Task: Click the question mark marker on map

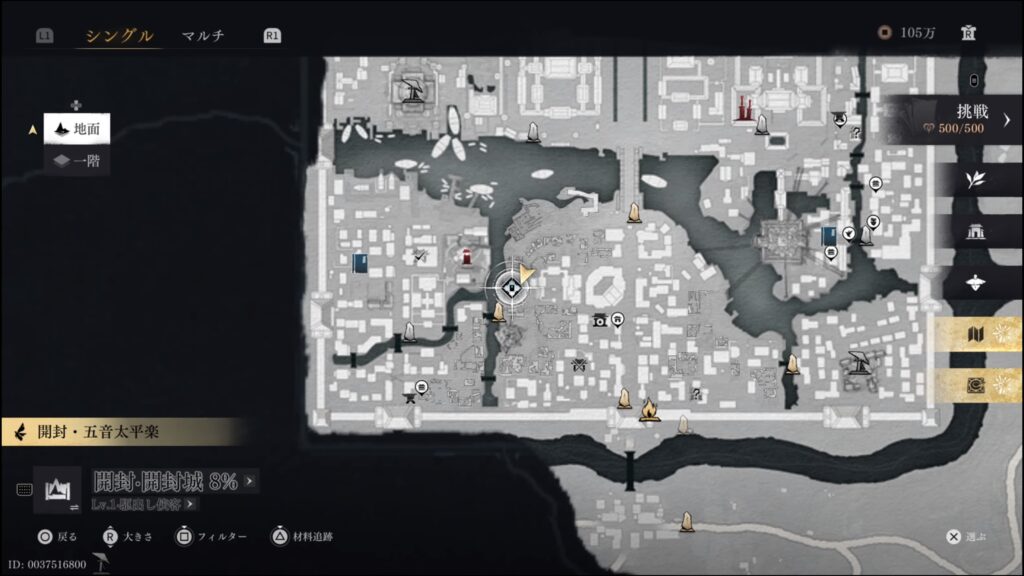Action: (697, 394)
